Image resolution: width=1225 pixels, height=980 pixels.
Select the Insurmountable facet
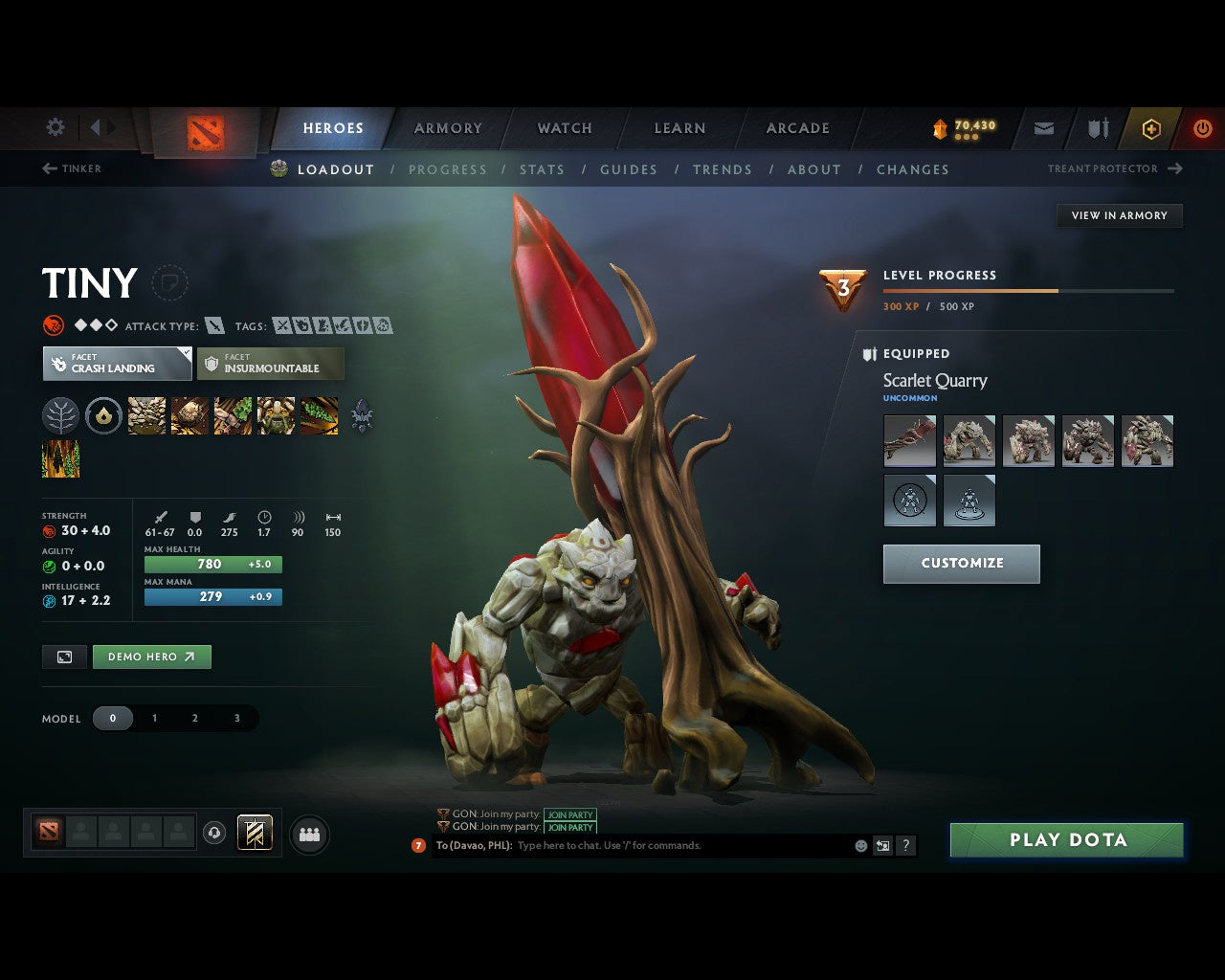pos(270,364)
